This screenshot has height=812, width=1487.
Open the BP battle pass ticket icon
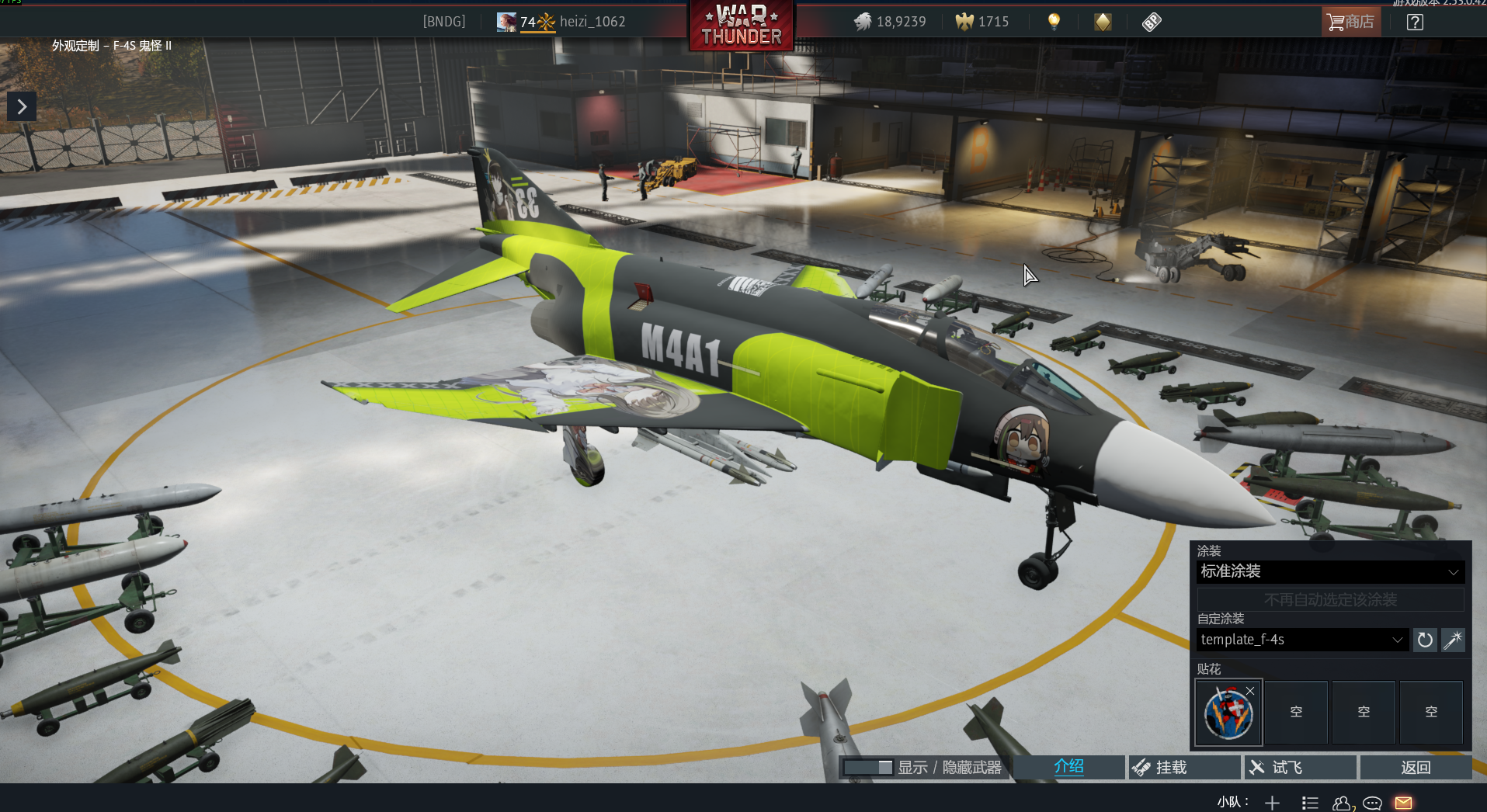coord(1152,22)
